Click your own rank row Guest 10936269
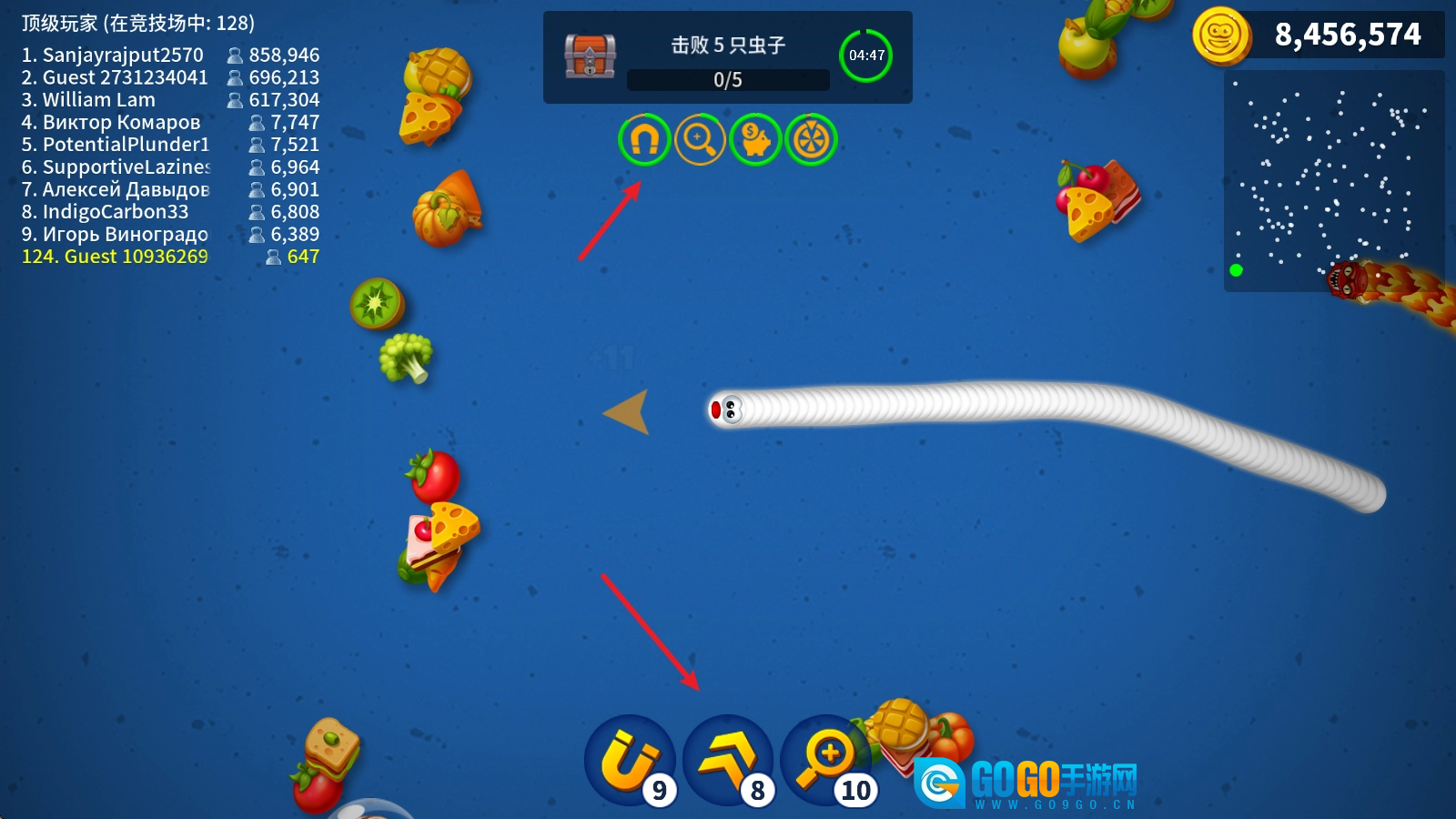 tap(170, 257)
